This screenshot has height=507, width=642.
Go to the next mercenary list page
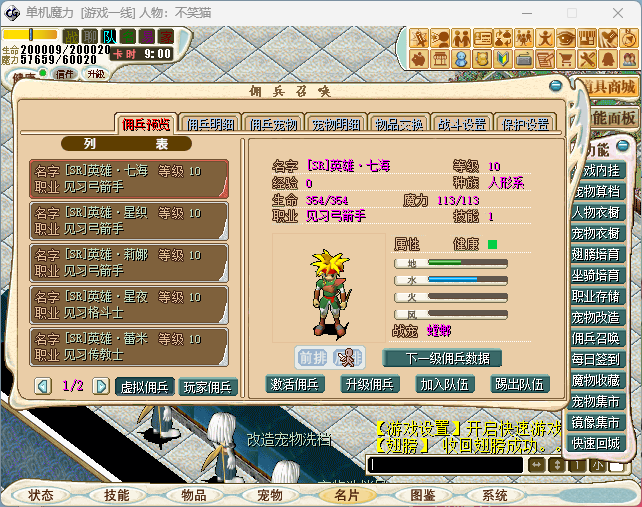(101, 385)
